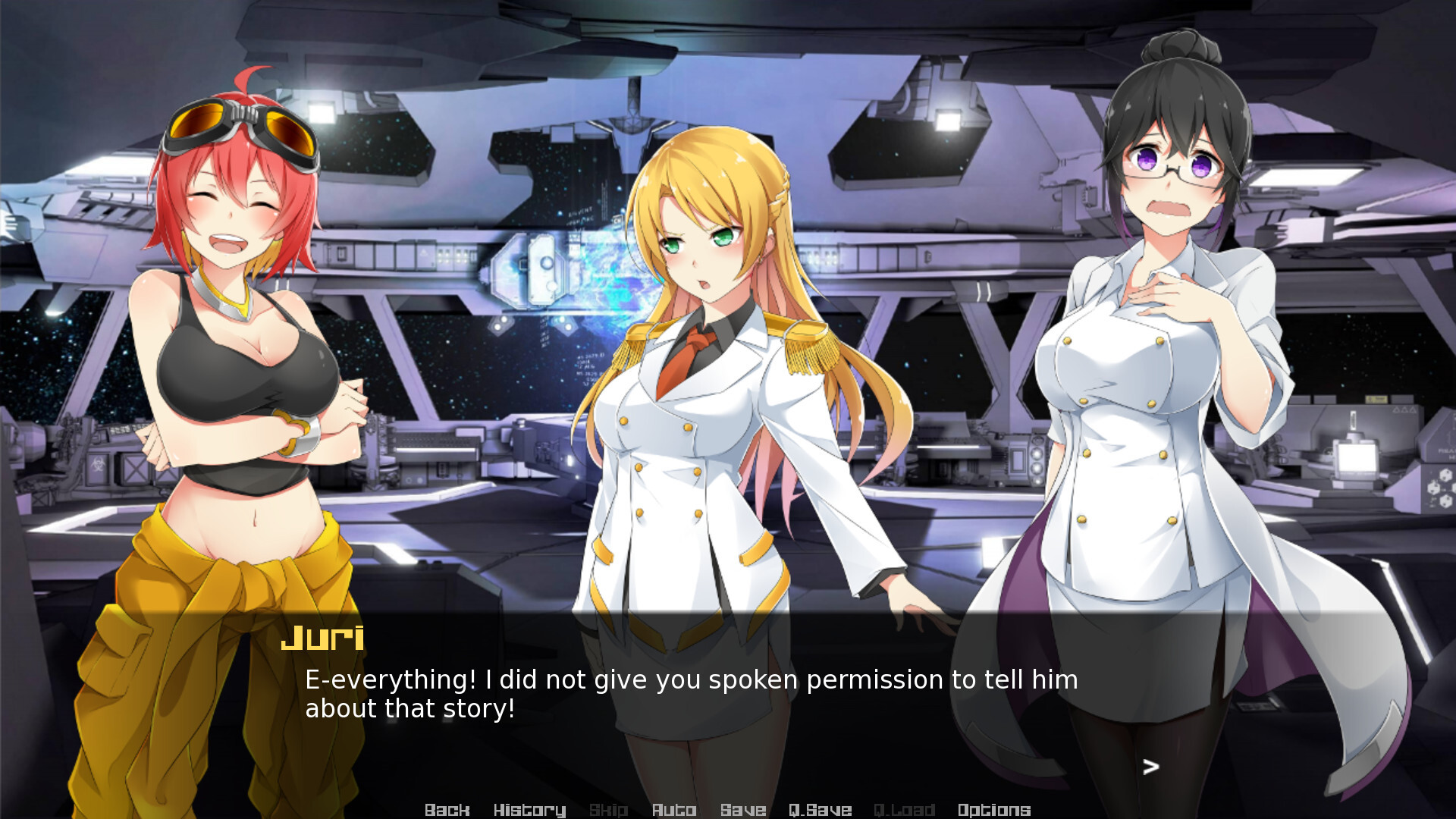Open the Options menu
The height and width of the screenshot is (819, 1456).
[x=993, y=810]
